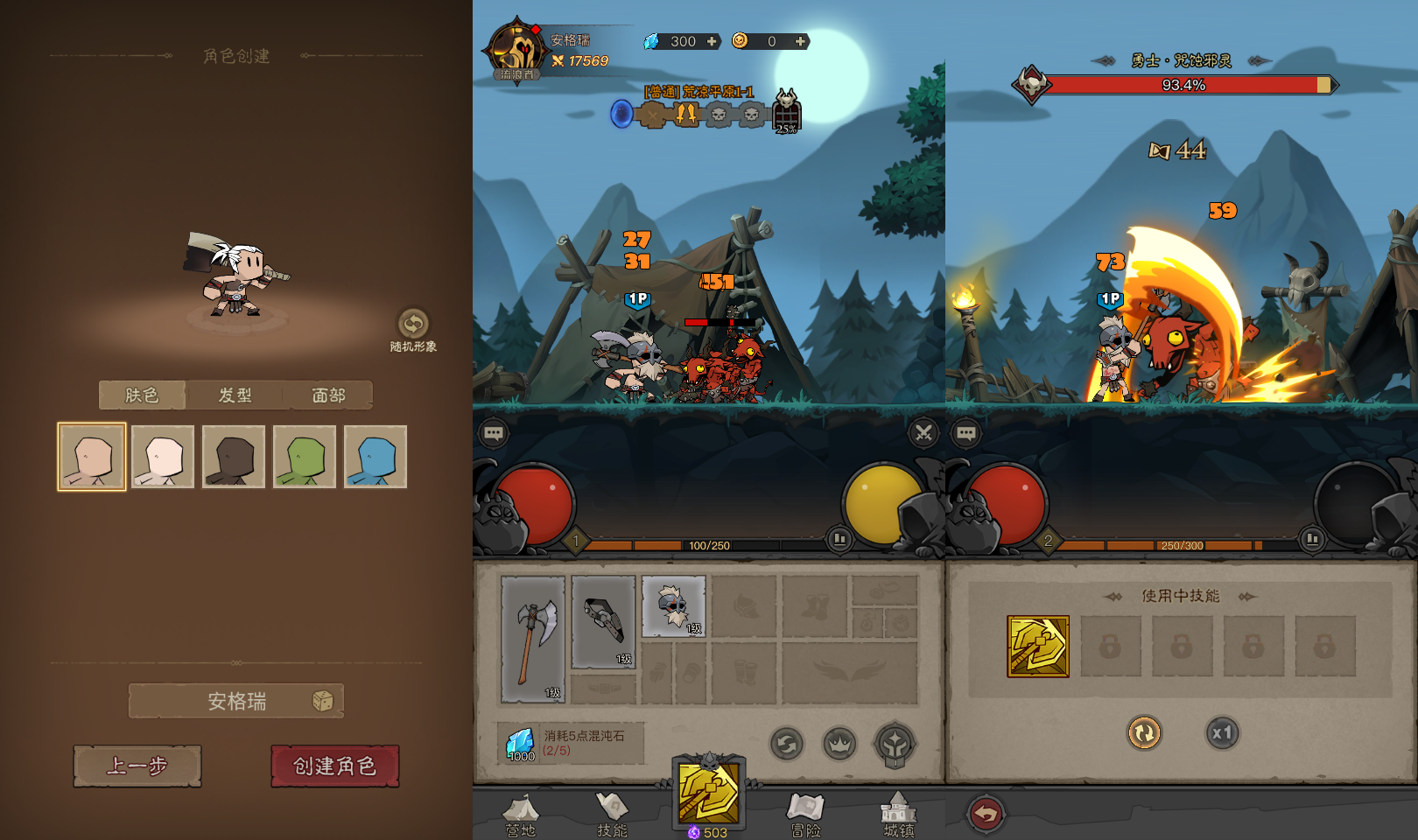Select the horned helmet equipment slot

[x=673, y=605]
